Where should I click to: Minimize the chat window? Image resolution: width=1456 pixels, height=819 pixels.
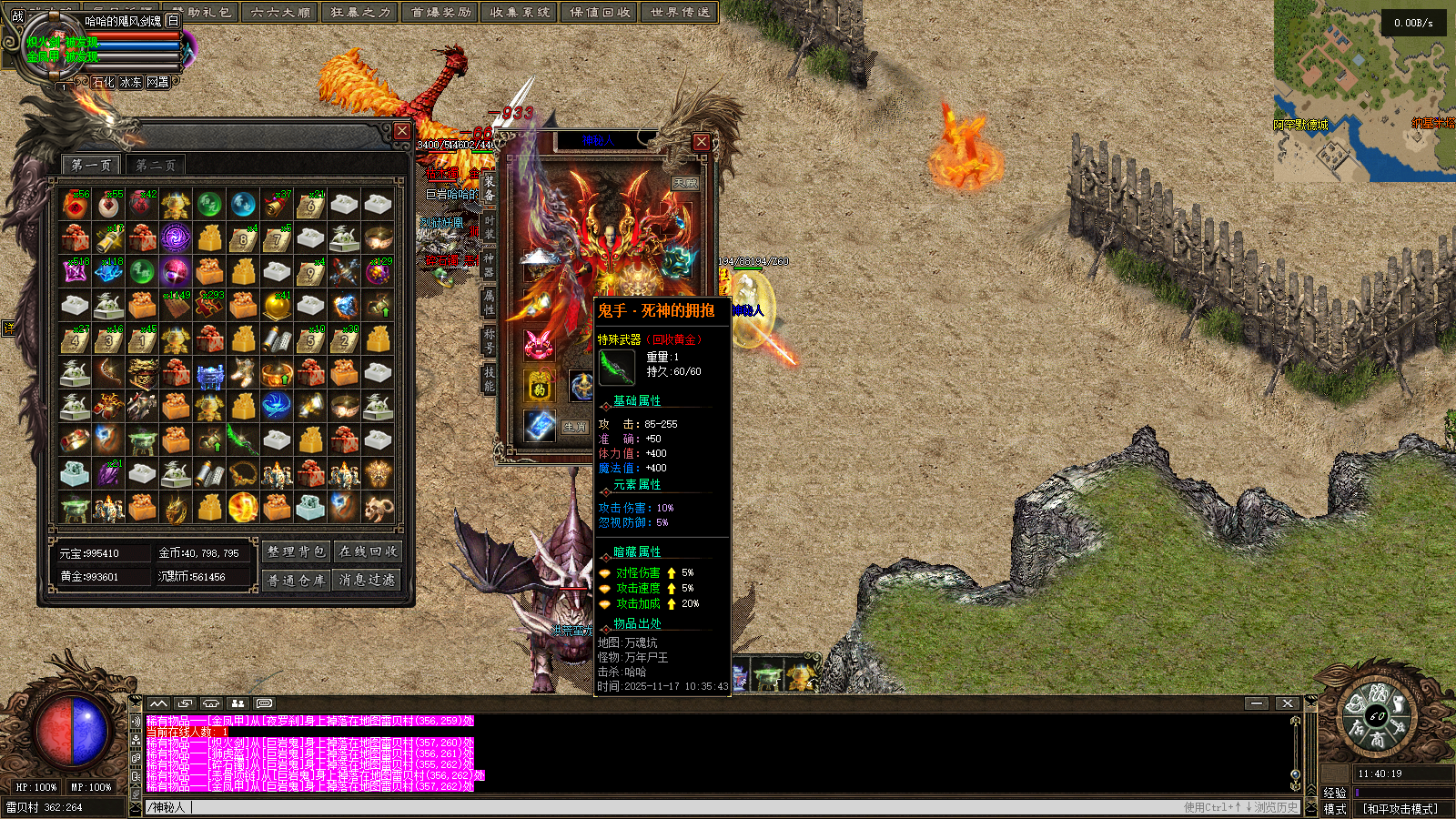[1257, 703]
